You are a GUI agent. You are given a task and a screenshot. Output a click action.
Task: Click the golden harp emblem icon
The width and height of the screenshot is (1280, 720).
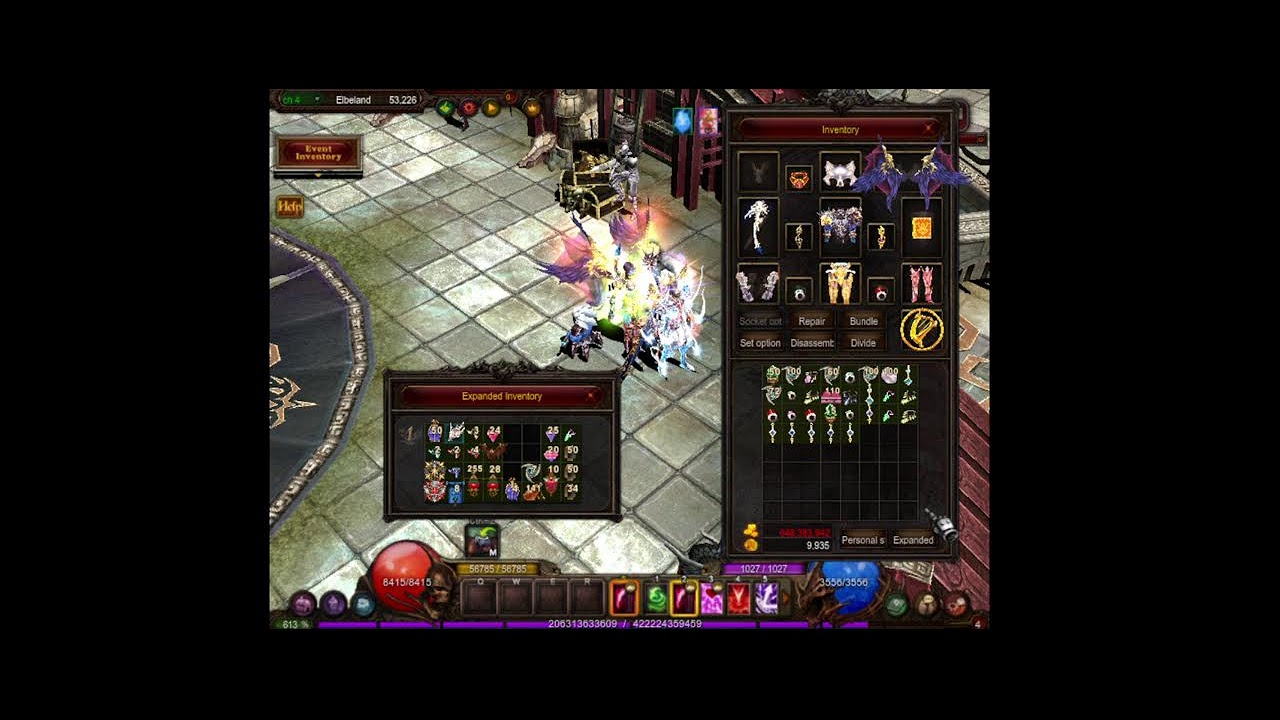click(921, 330)
